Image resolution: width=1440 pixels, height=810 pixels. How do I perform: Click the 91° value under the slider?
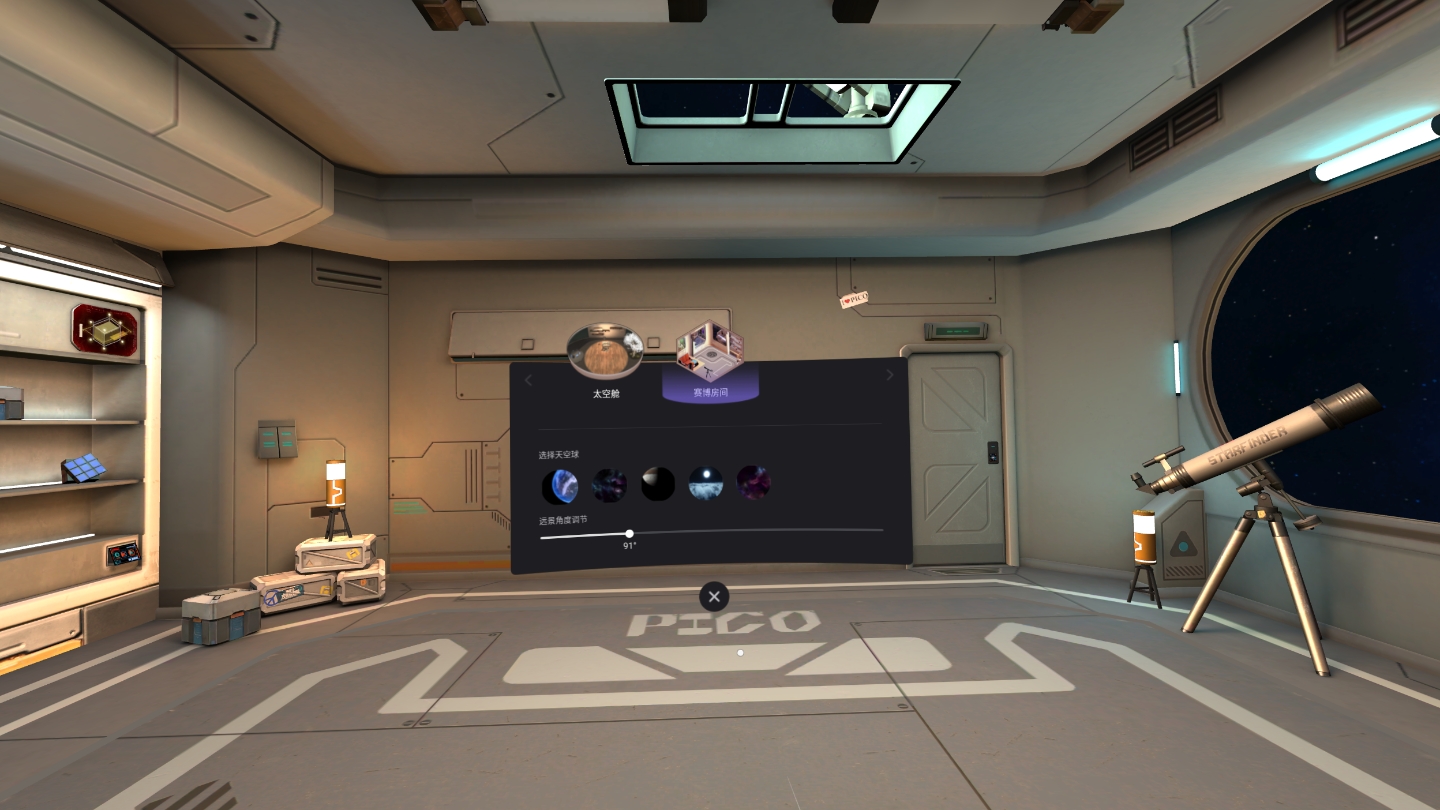click(628, 546)
